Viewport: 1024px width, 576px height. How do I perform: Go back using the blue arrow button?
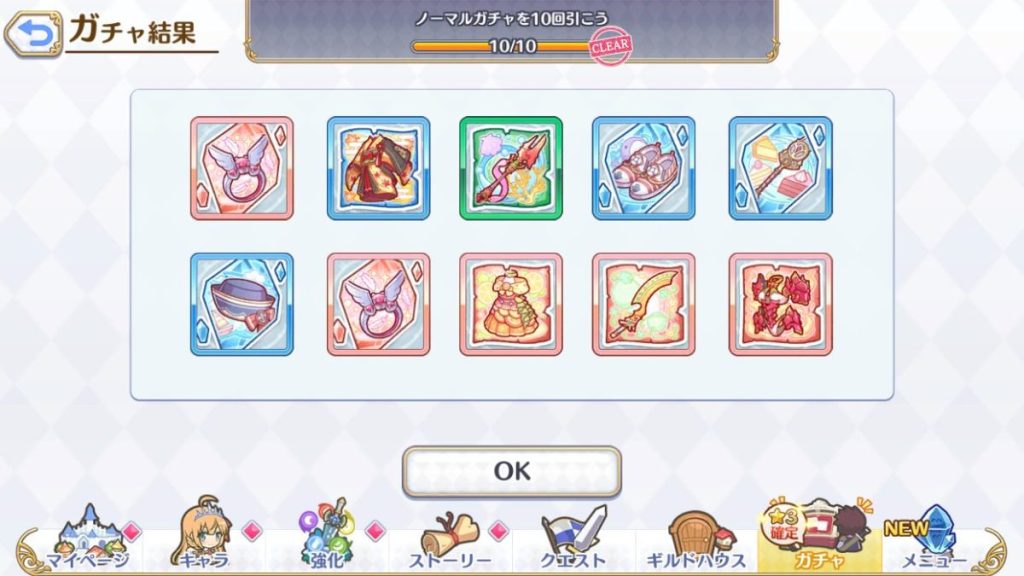tap(32, 35)
